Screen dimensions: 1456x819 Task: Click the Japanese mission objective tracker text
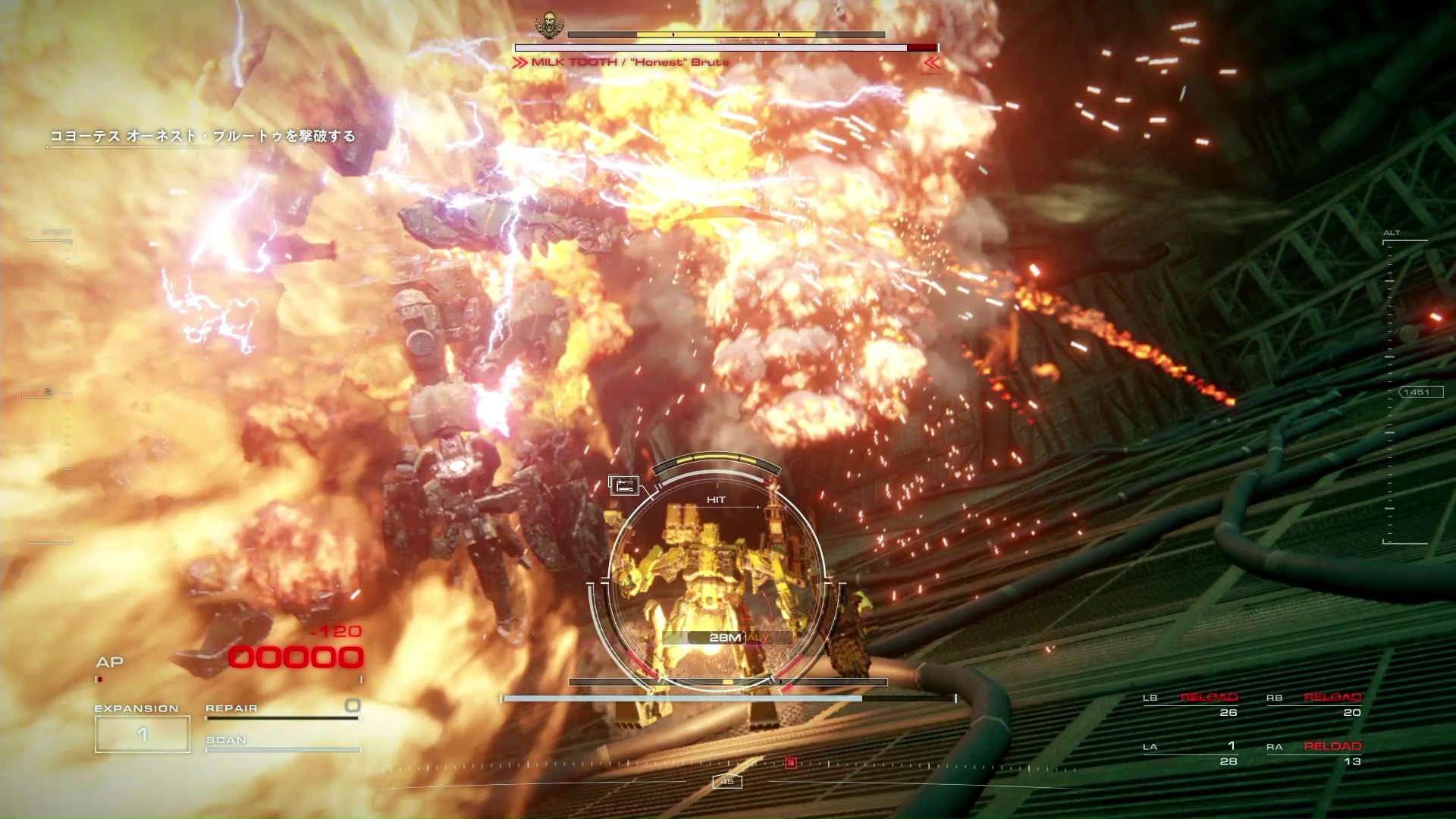(x=202, y=136)
